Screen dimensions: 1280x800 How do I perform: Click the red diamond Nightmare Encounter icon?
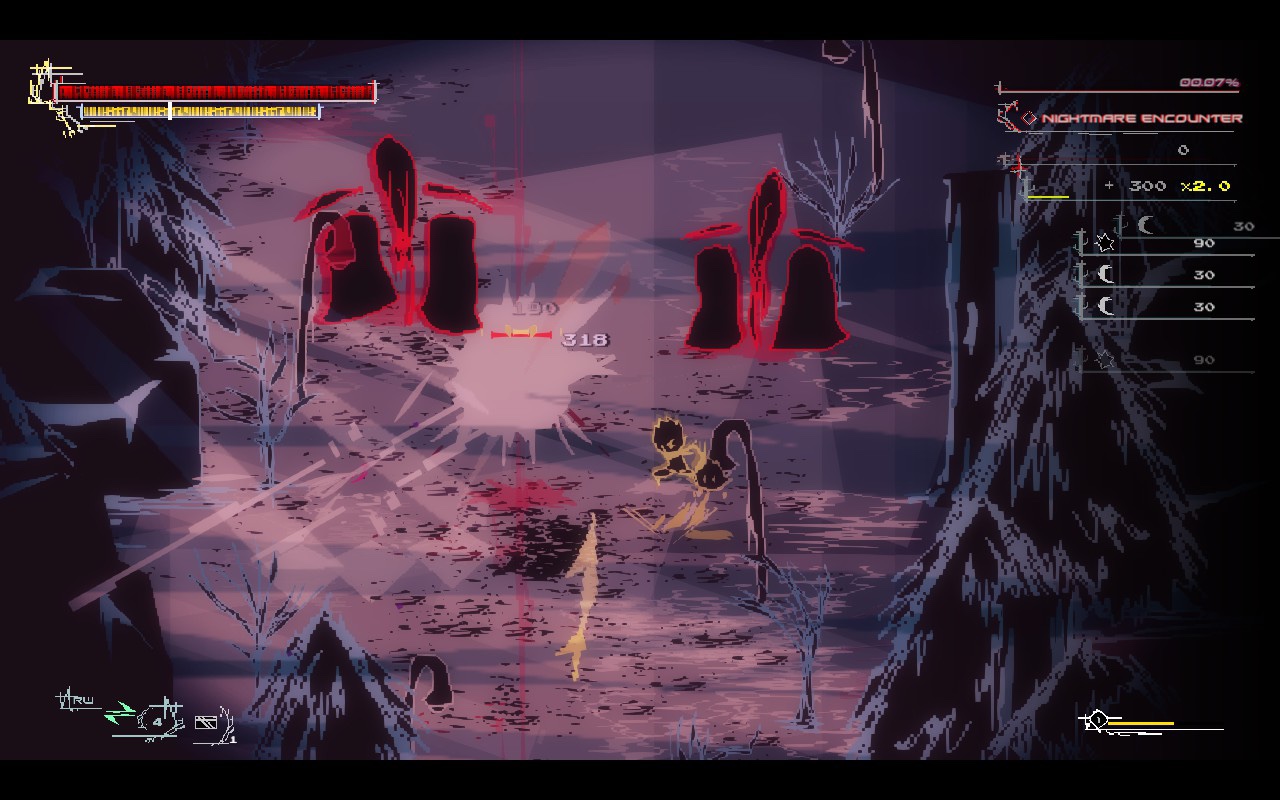point(1028,118)
